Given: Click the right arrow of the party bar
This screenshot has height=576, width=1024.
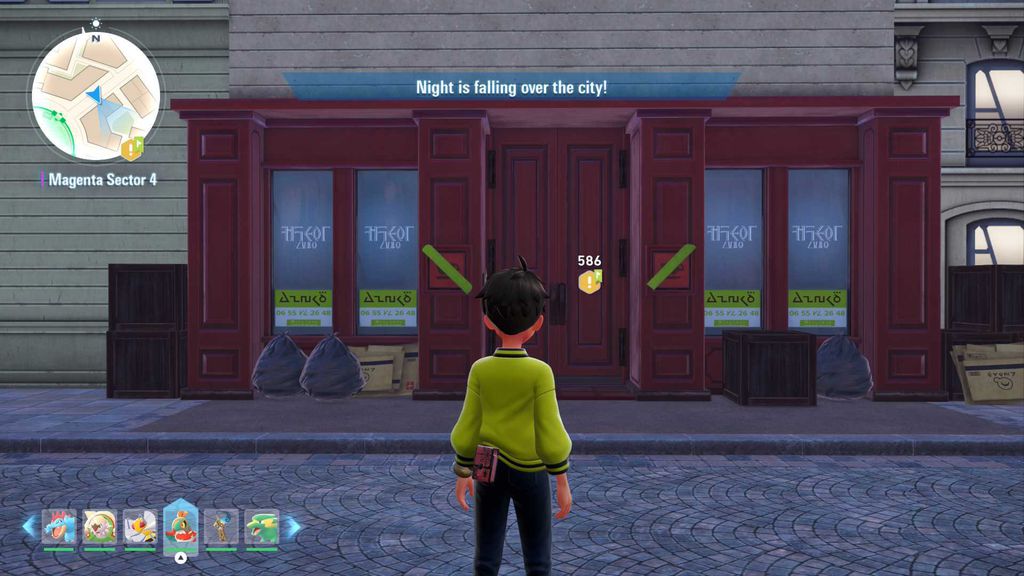Looking at the screenshot, I should click(292, 526).
